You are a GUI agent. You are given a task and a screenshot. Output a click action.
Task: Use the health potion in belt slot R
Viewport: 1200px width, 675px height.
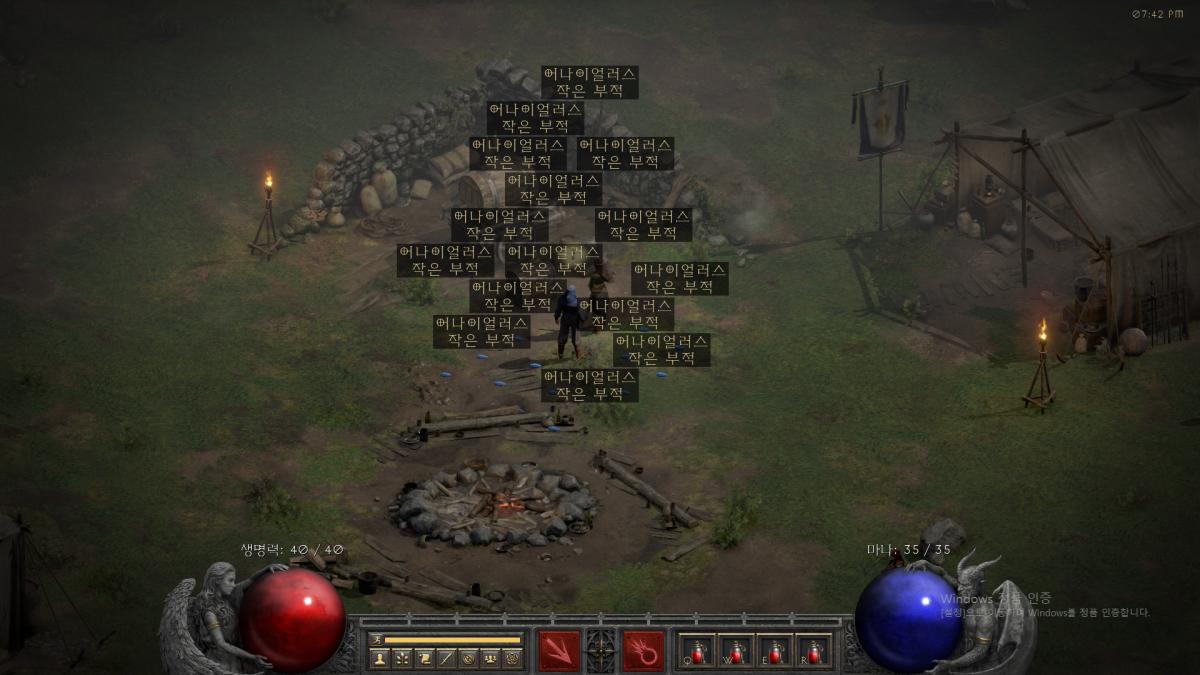(x=814, y=650)
